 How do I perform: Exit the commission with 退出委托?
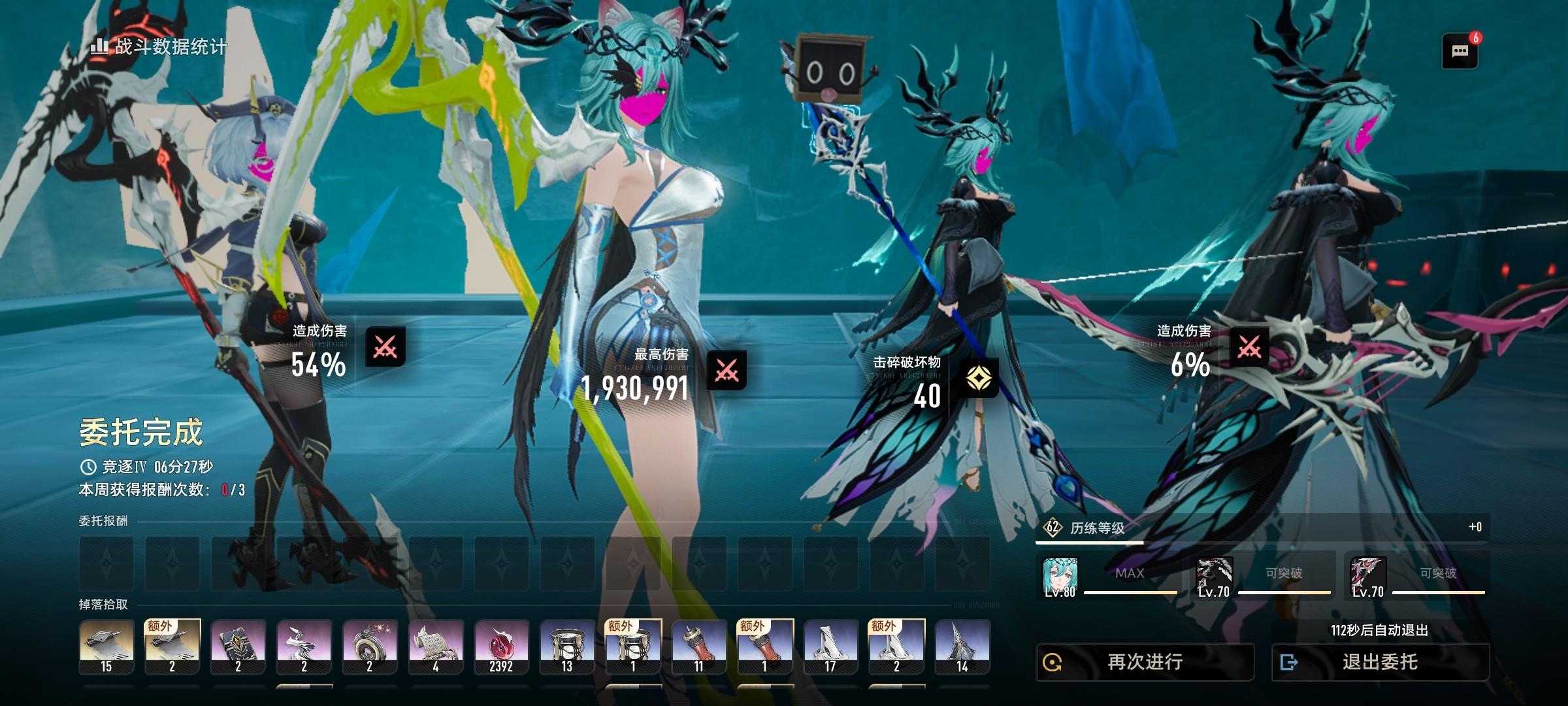click(x=1380, y=662)
